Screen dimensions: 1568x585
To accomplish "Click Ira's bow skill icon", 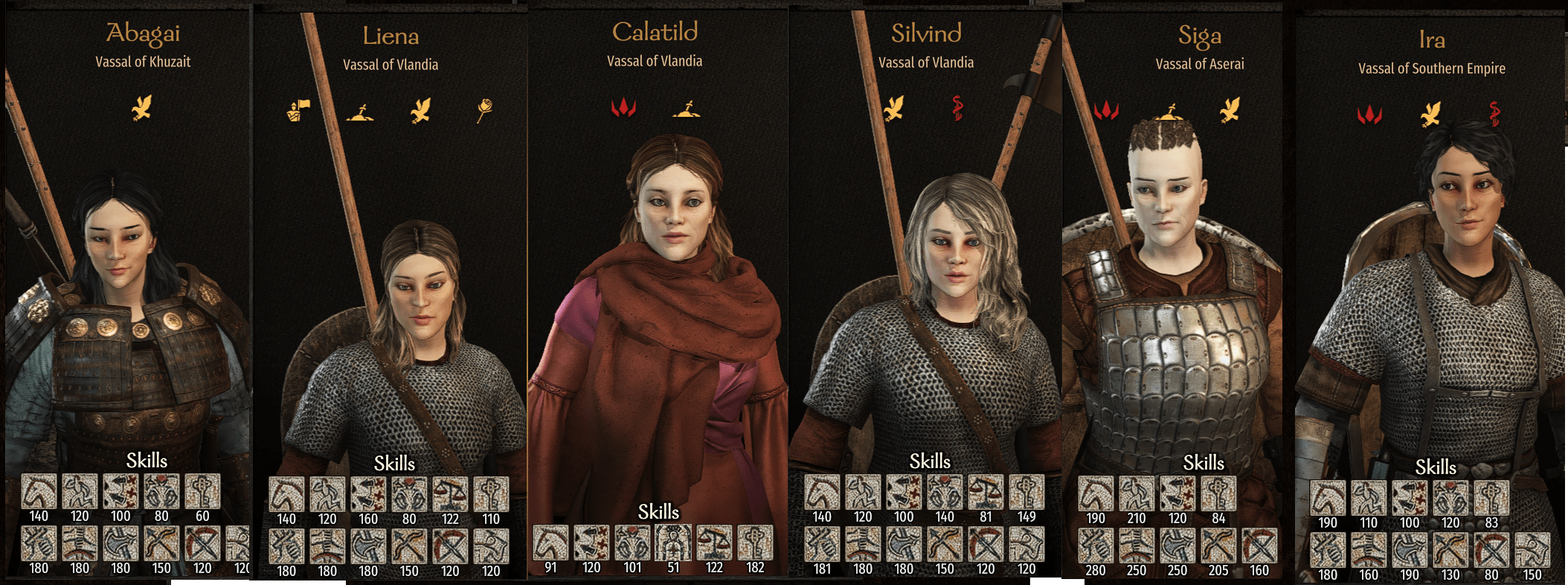I will tap(1450, 551).
